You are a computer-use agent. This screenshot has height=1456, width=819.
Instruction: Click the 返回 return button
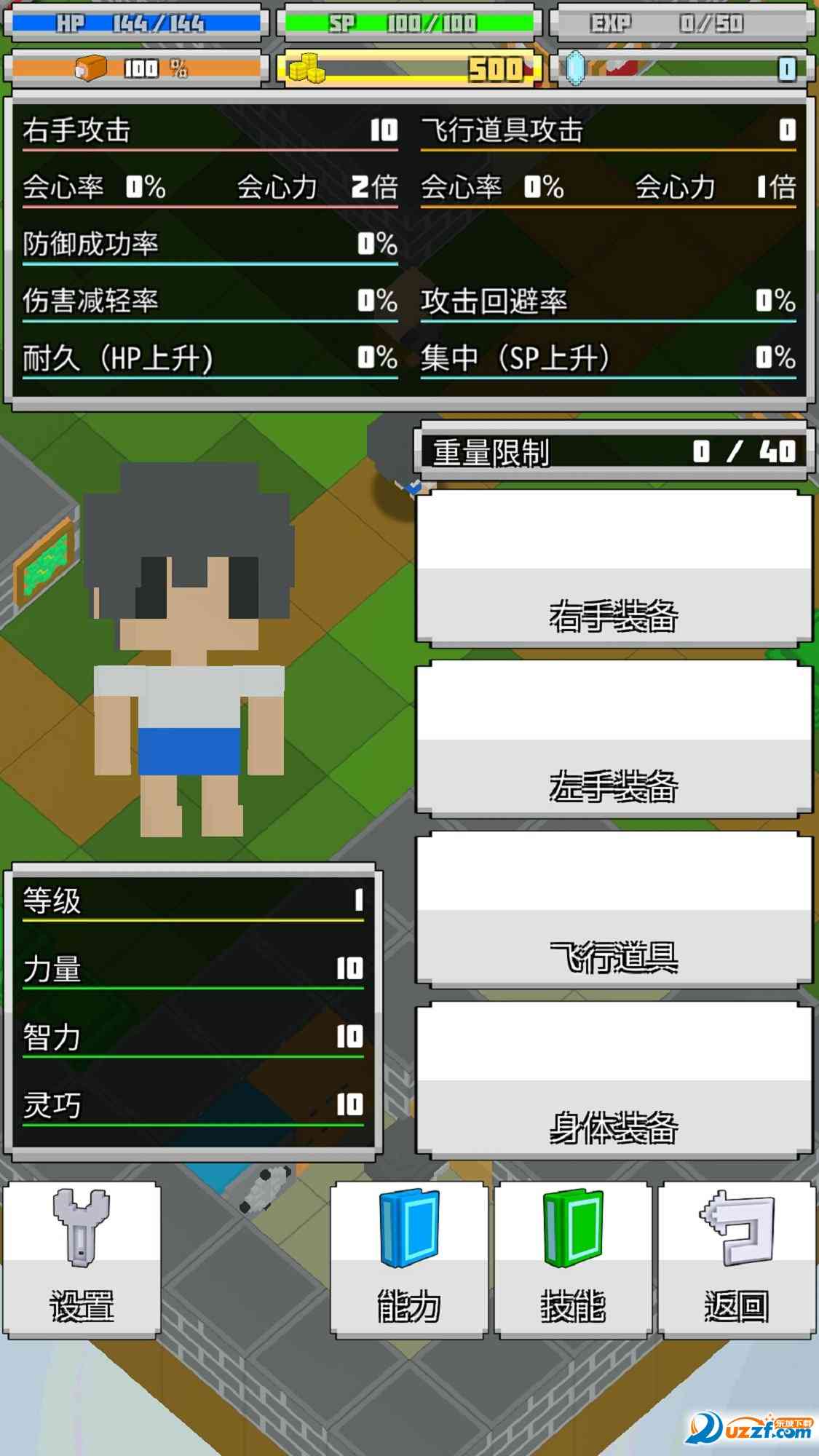(737, 1260)
